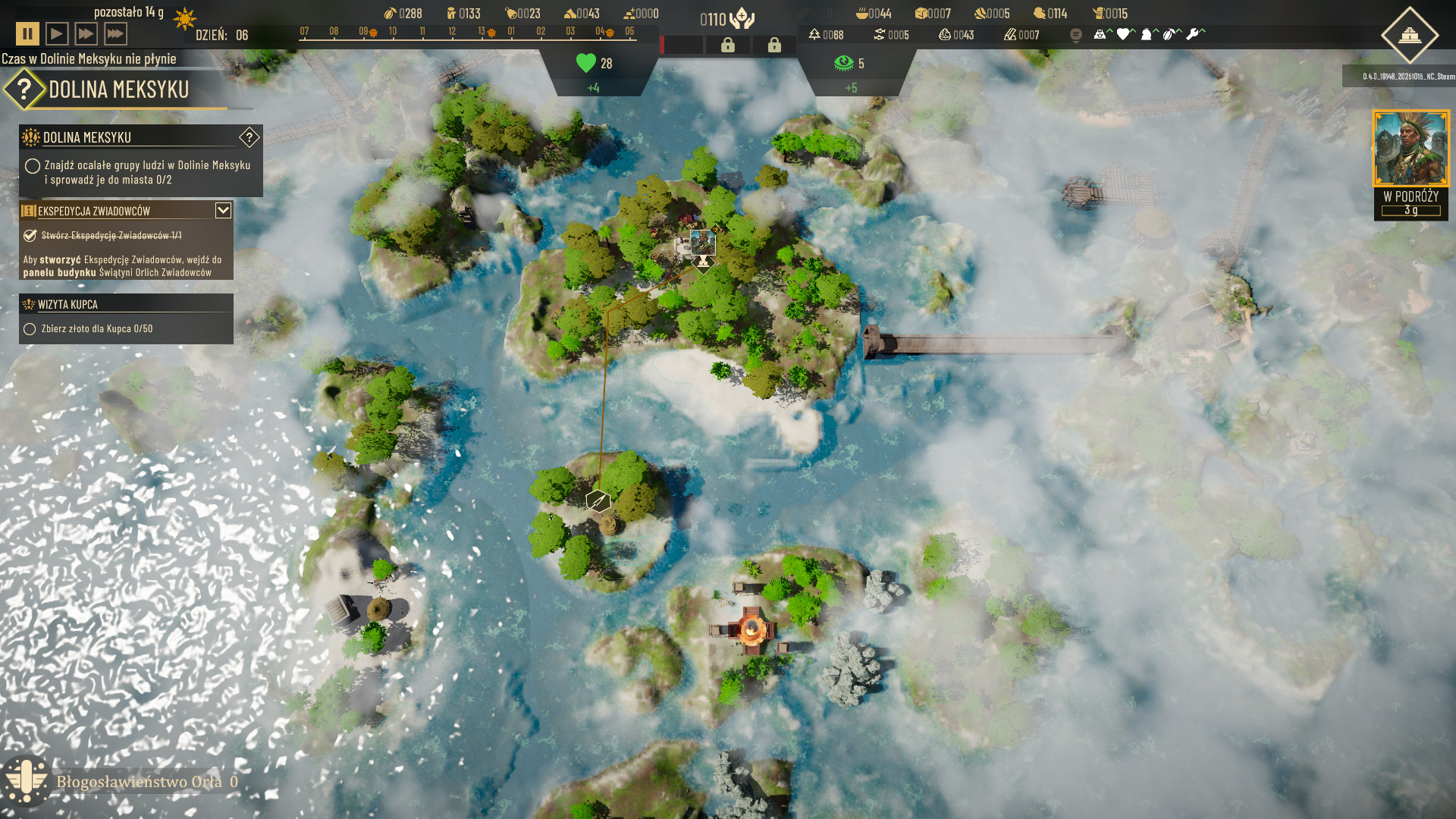The height and width of the screenshot is (819, 1456).
Task: Open the speech bubble notifications icon
Action: tap(1075, 35)
